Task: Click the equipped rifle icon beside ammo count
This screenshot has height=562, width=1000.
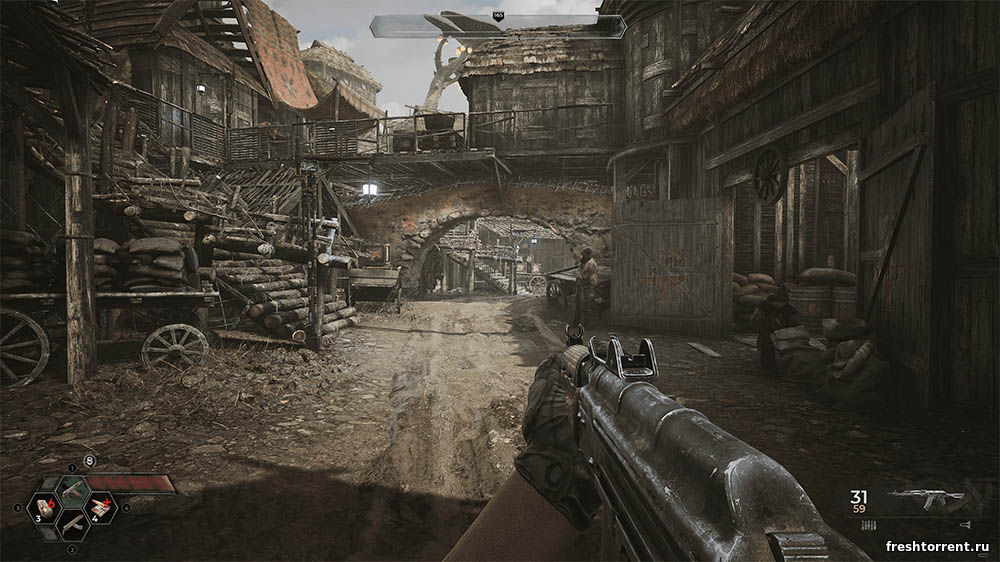Action: click(924, 499)
